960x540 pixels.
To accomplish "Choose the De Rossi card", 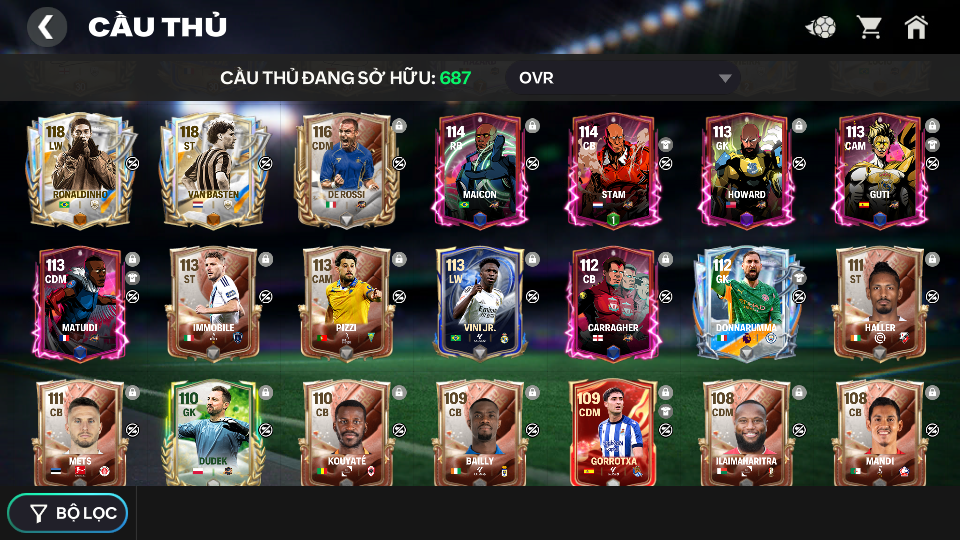I will (x=346, y=170).
